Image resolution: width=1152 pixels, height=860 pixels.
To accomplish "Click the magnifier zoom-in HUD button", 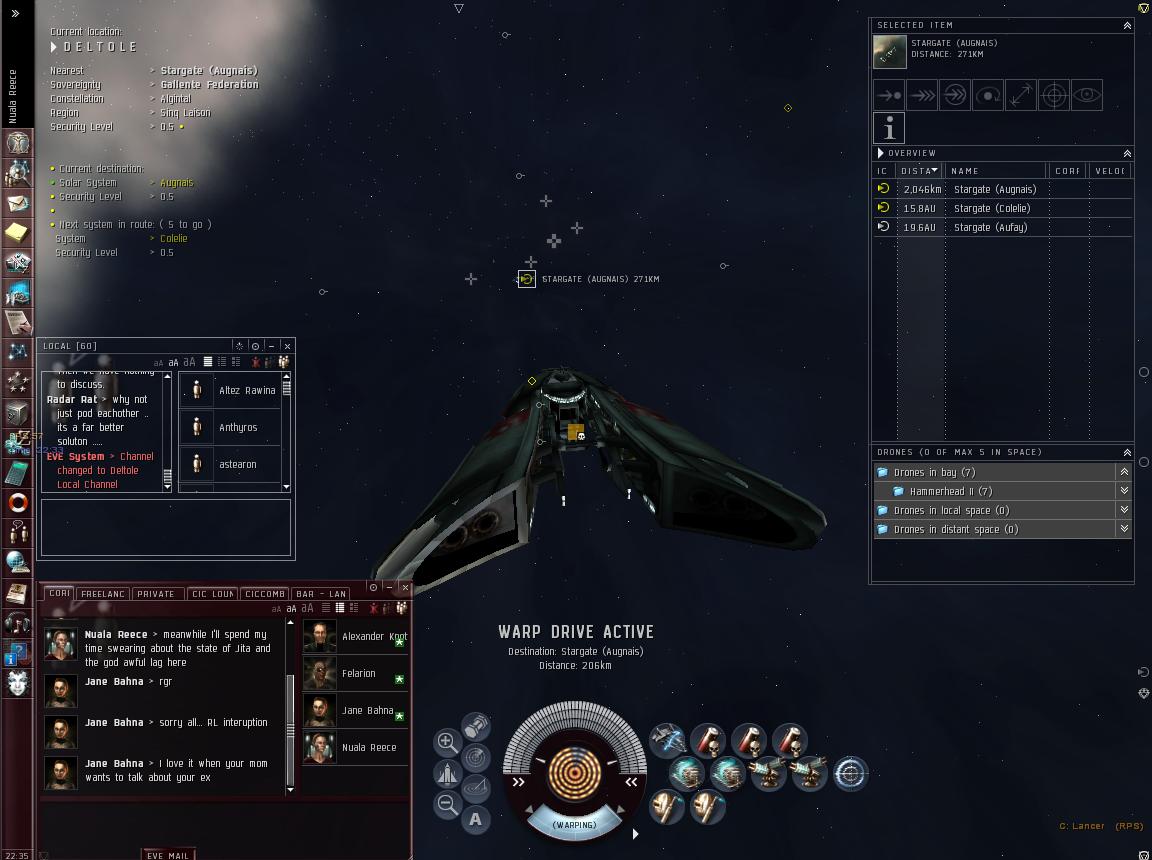I will tap(447, 742).
